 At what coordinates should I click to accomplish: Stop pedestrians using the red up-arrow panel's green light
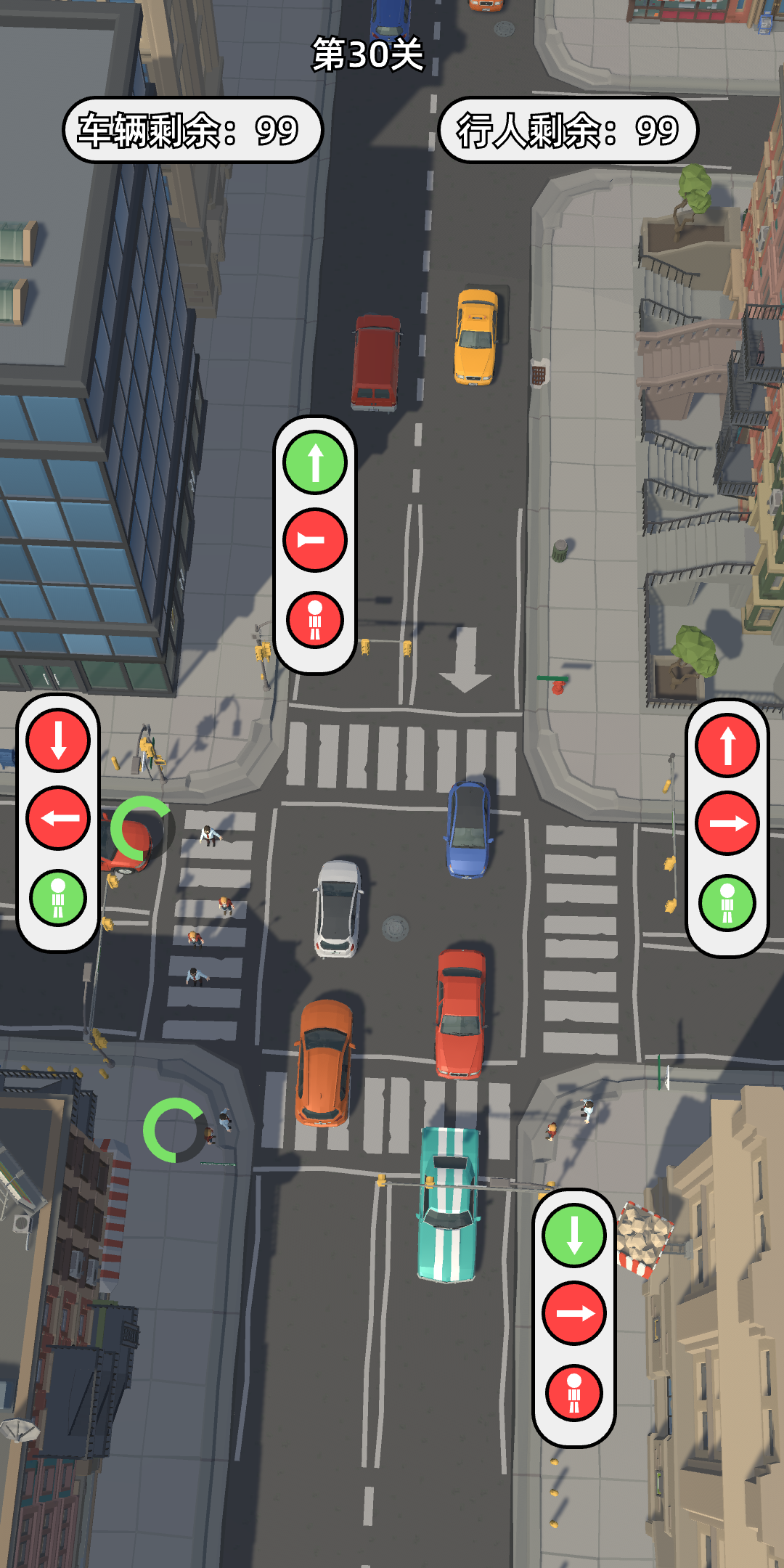727,903
